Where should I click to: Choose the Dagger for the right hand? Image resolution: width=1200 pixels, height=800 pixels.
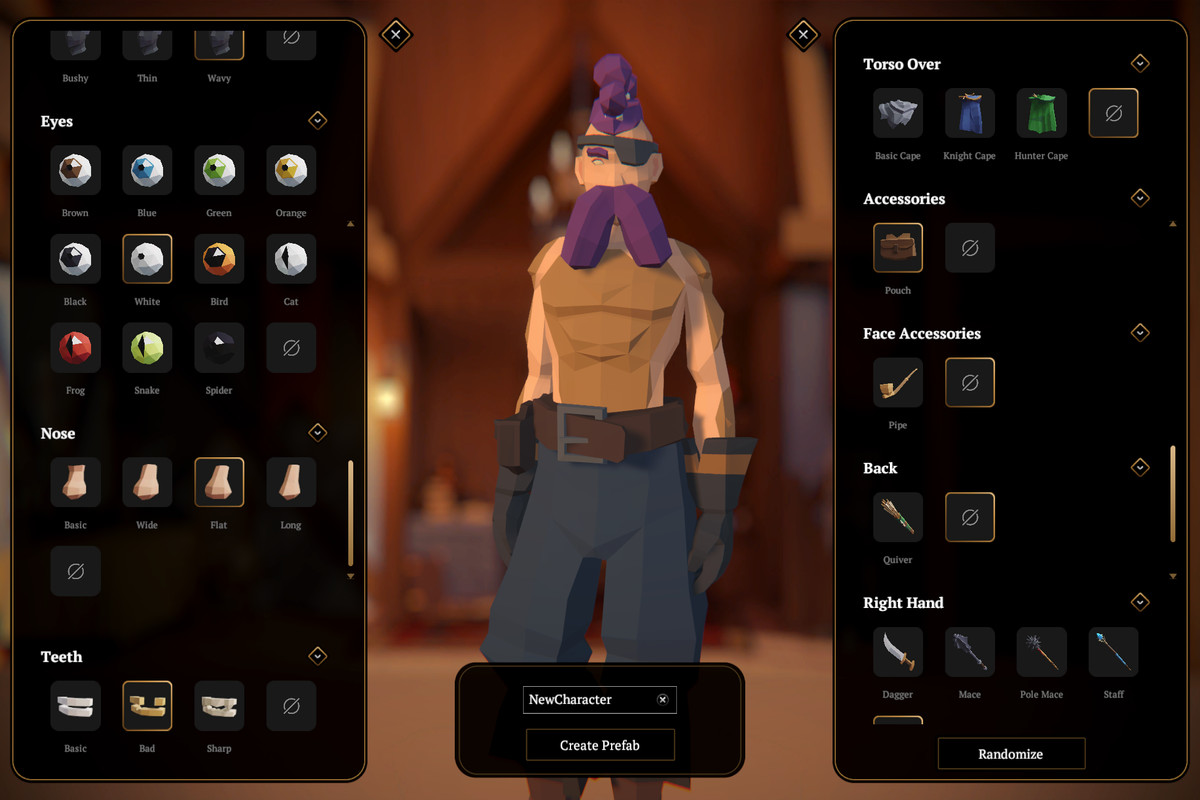pos(897,652)
